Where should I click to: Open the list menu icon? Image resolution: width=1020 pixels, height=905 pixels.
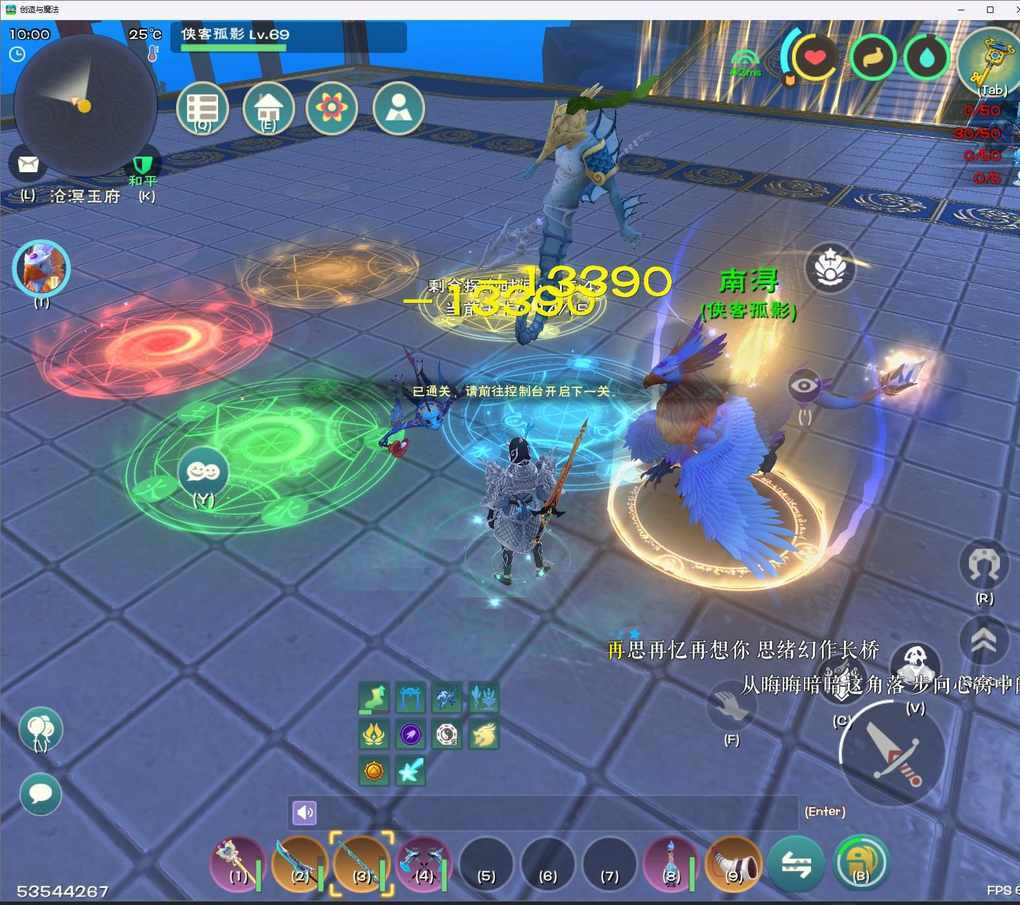click(203, 107)
